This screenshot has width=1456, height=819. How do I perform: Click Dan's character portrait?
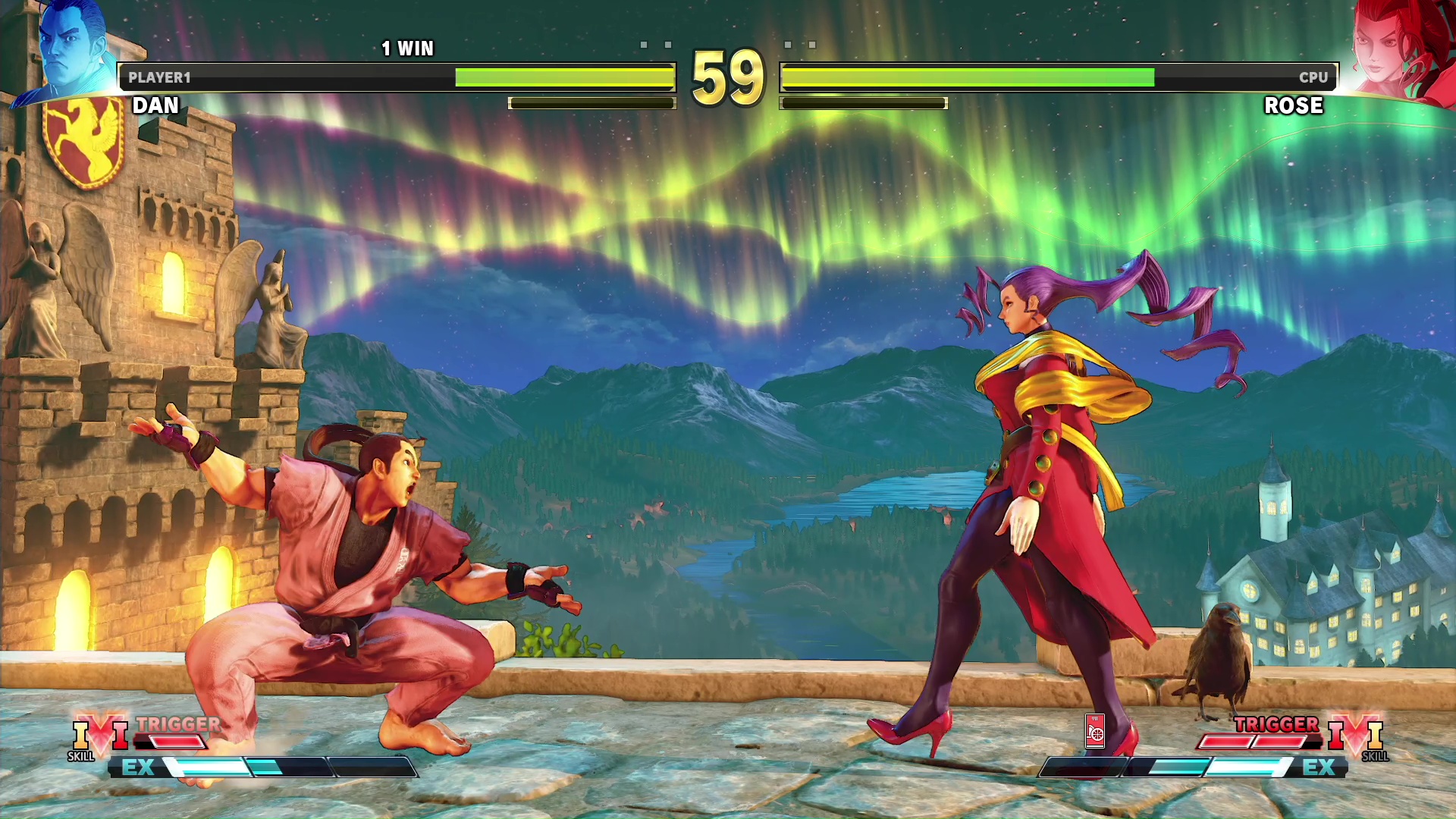coord(72,45)
